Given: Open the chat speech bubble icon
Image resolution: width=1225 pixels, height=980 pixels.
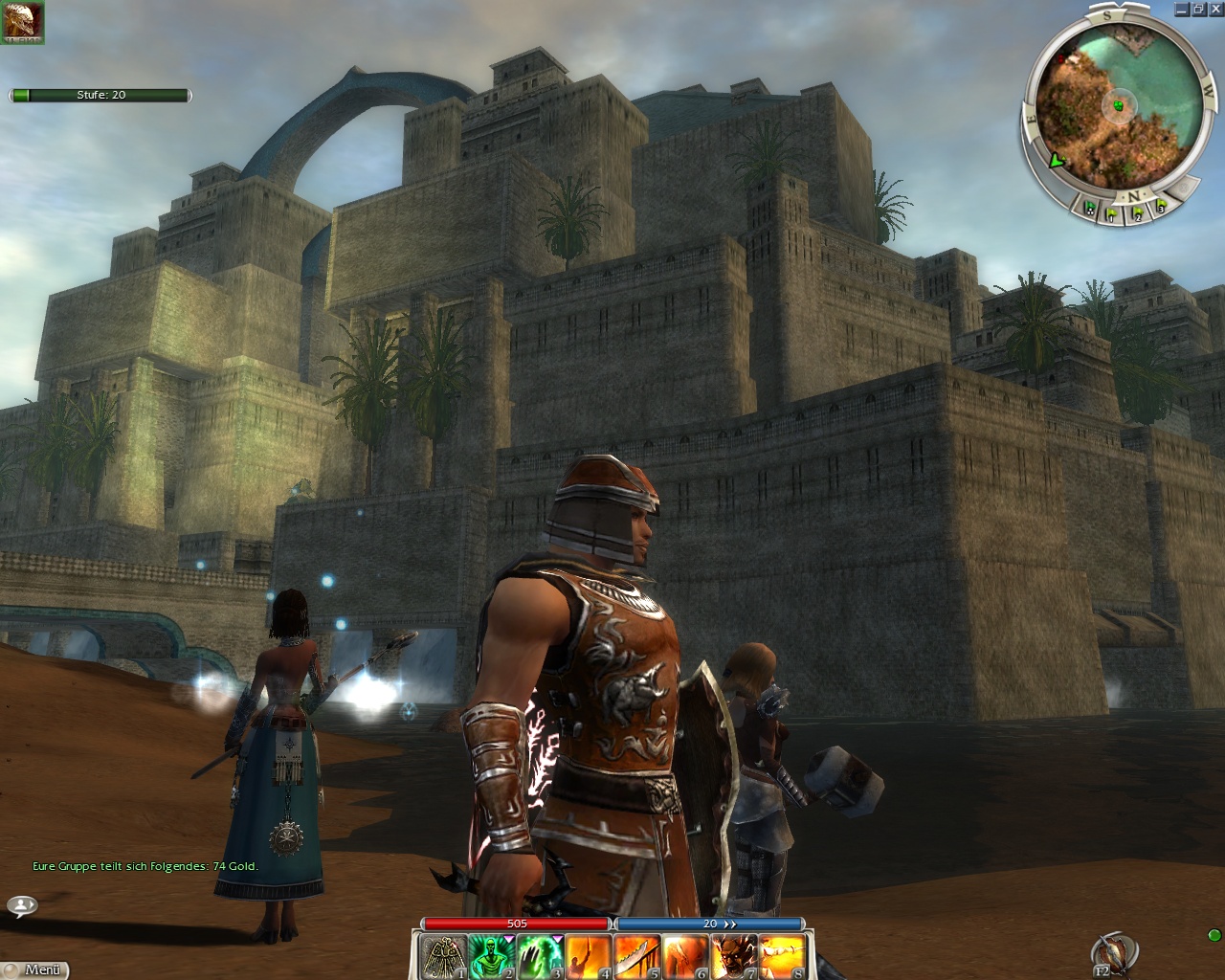Looking at the screenshot, I should 22,904.
